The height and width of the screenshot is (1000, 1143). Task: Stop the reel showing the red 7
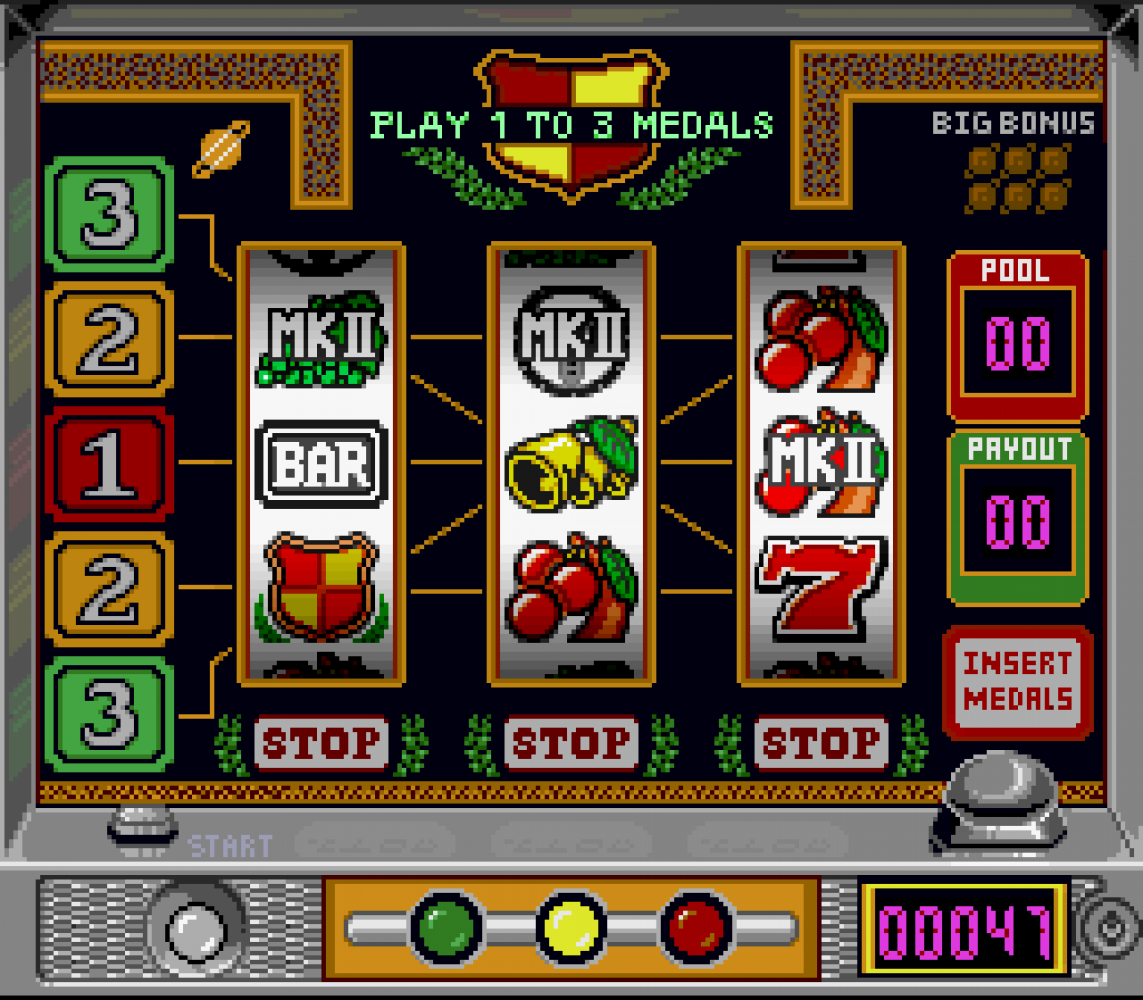tap(821, 743)
